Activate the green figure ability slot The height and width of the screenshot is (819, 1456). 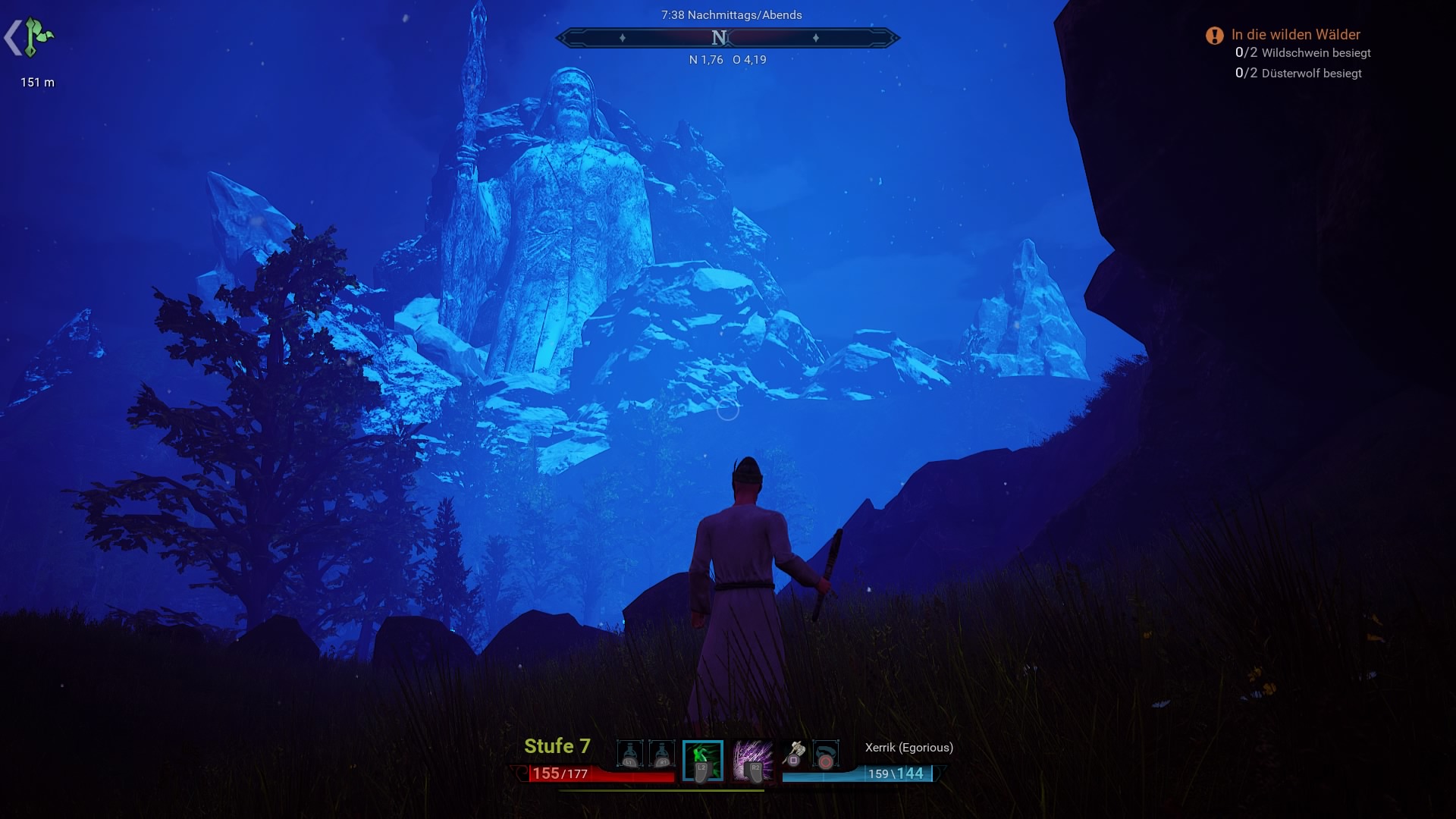click(x=702, y=760)
